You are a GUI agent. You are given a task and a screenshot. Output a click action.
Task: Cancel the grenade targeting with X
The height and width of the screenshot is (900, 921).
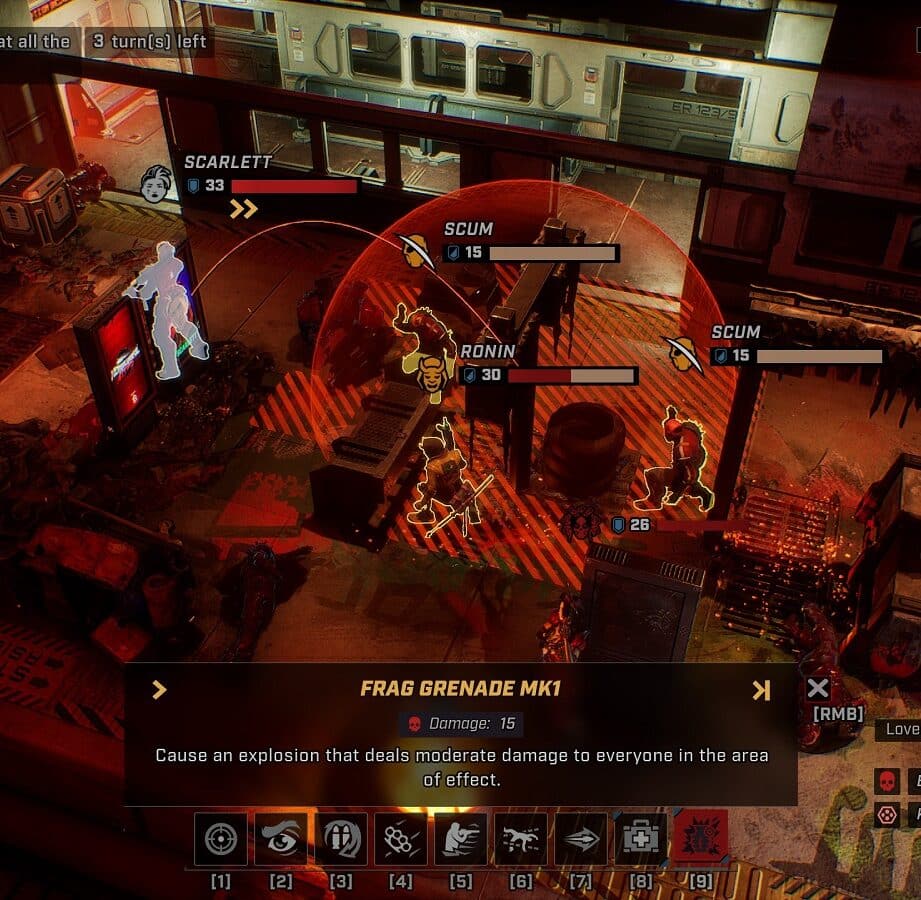(818, 688)
